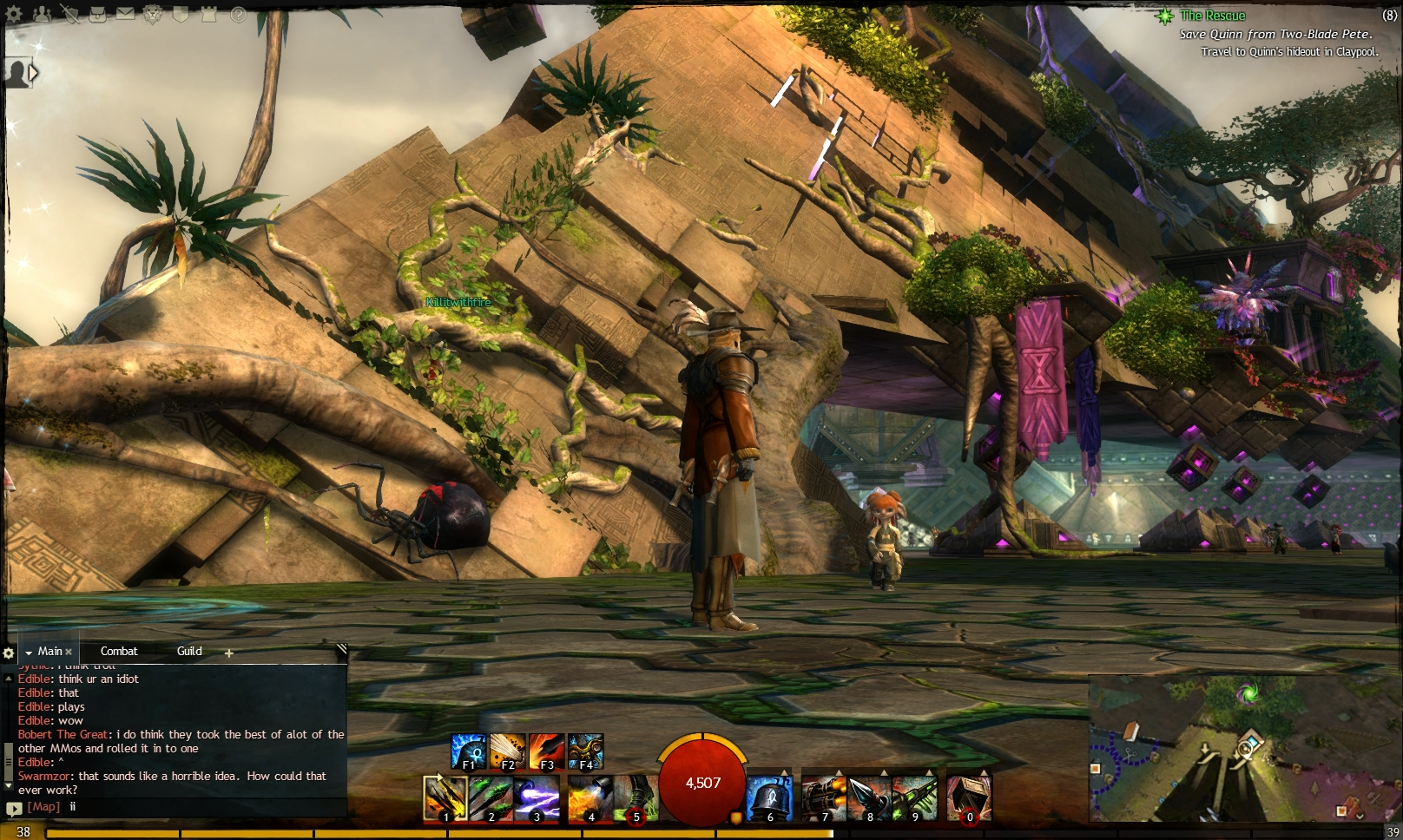Viewport: 1403px width, 840px height.
Task: Add a new chat tab with plus button
Action: [227, 652]
